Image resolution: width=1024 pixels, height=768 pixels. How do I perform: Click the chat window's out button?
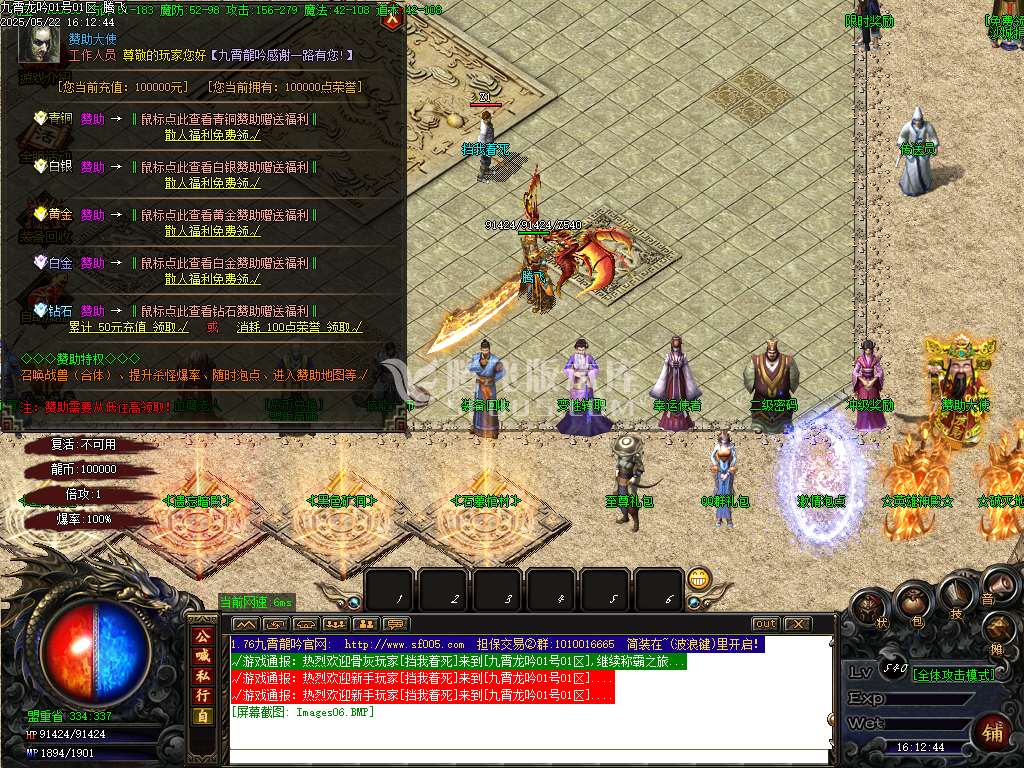pyautogui.click(x=765, y=624)
